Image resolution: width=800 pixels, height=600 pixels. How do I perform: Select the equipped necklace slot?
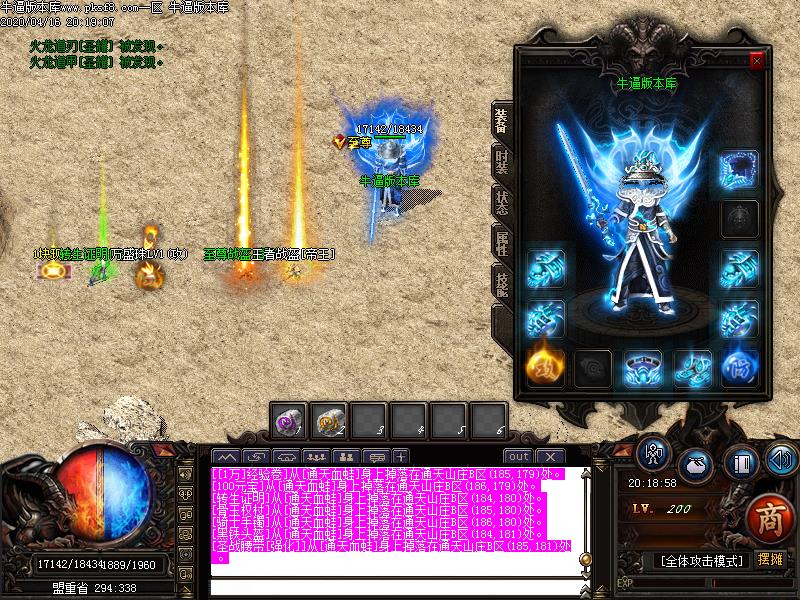click(x=740, y=169)
